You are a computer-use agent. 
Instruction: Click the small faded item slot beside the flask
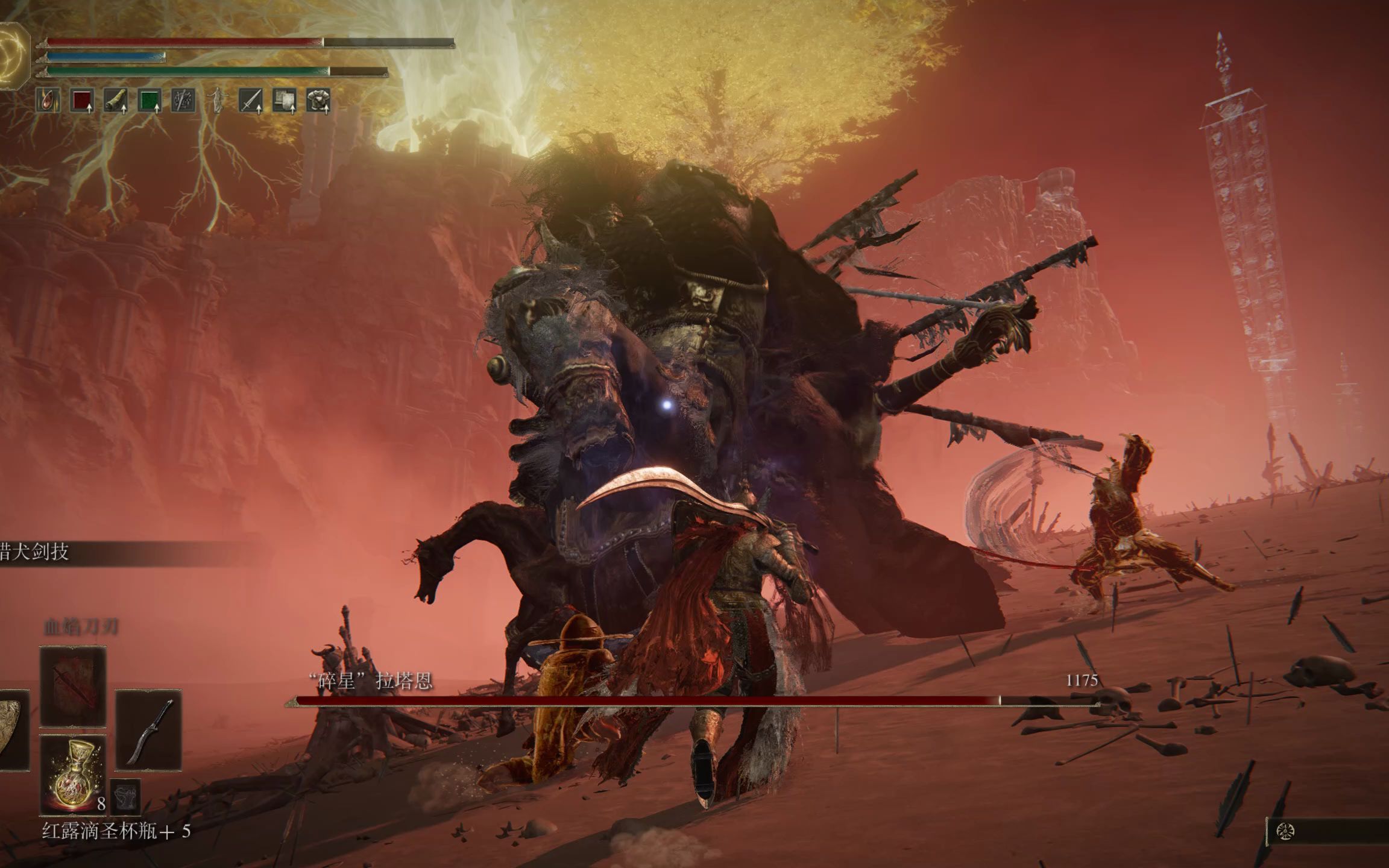pos(125,794)
